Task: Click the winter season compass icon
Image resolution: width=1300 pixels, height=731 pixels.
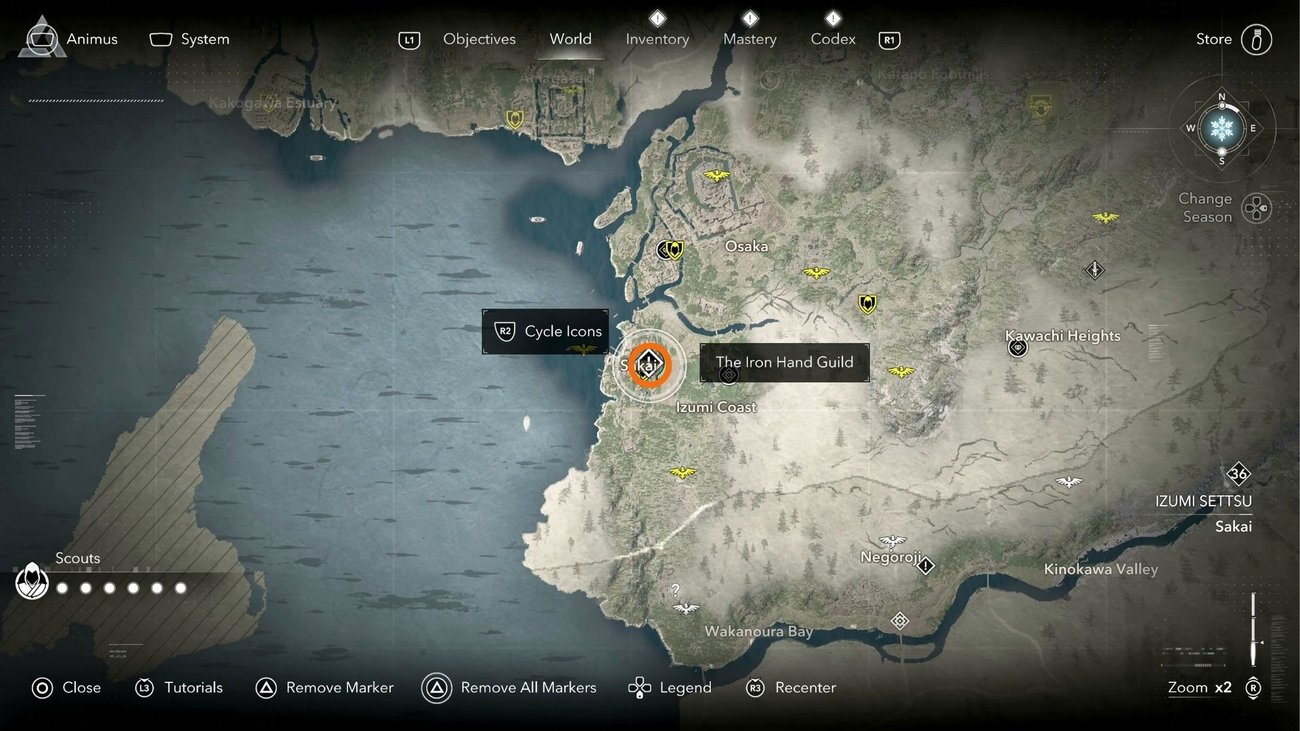Action: 1221,128
